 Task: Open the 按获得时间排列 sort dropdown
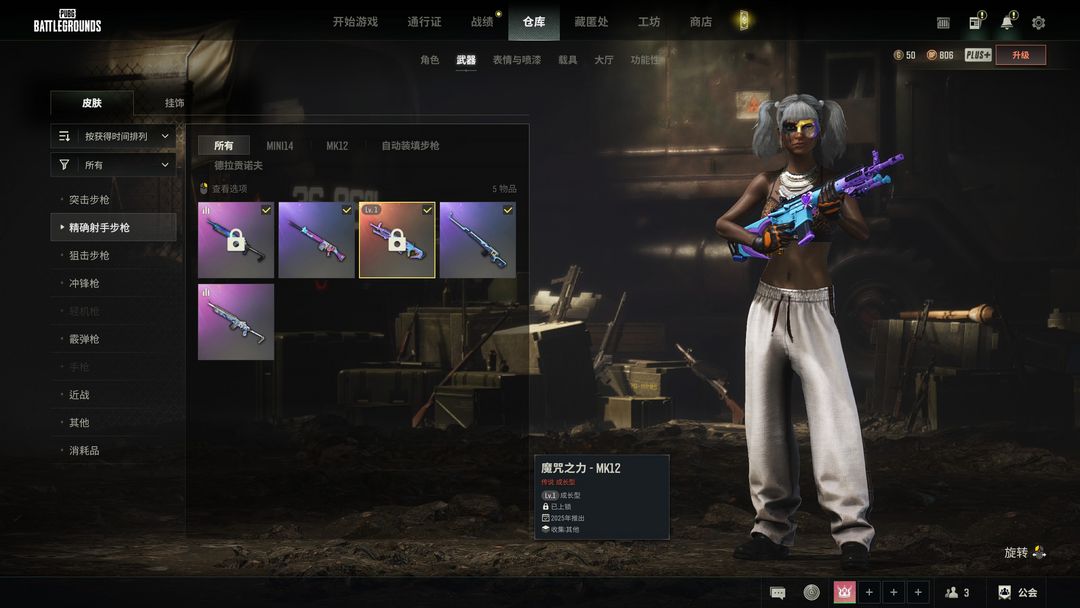(113, 136)
